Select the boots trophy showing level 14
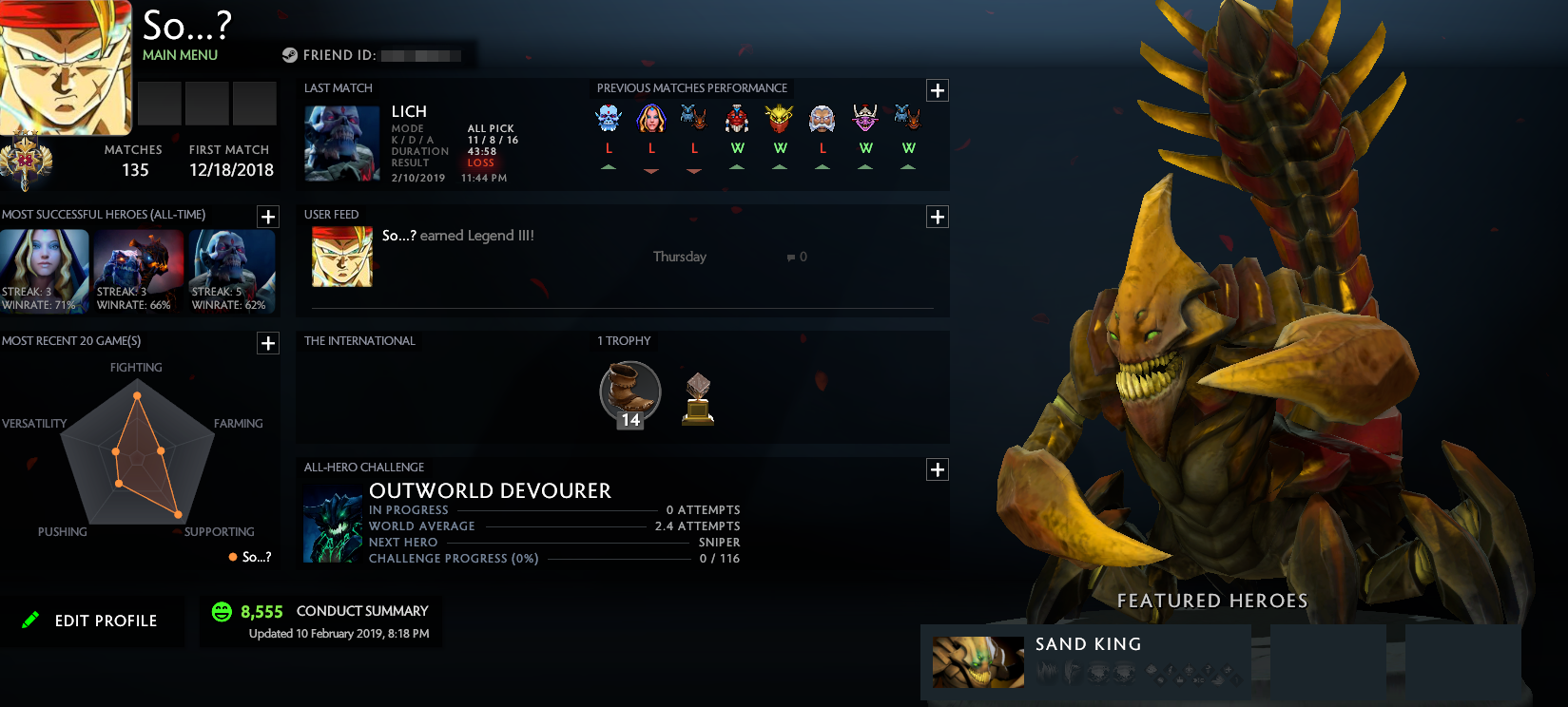The image size is (1568, 707). pyautogui.click(x=628, y=392)
